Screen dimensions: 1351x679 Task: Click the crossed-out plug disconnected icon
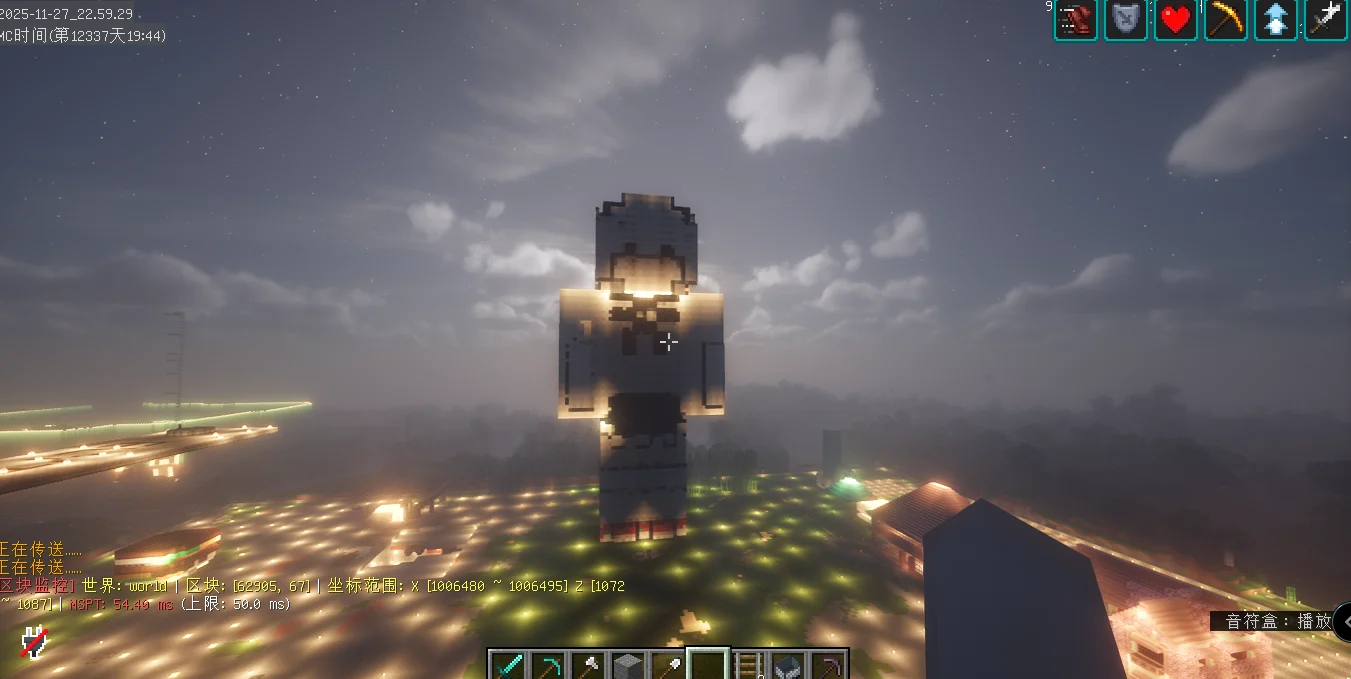click(x=35, y=642)
